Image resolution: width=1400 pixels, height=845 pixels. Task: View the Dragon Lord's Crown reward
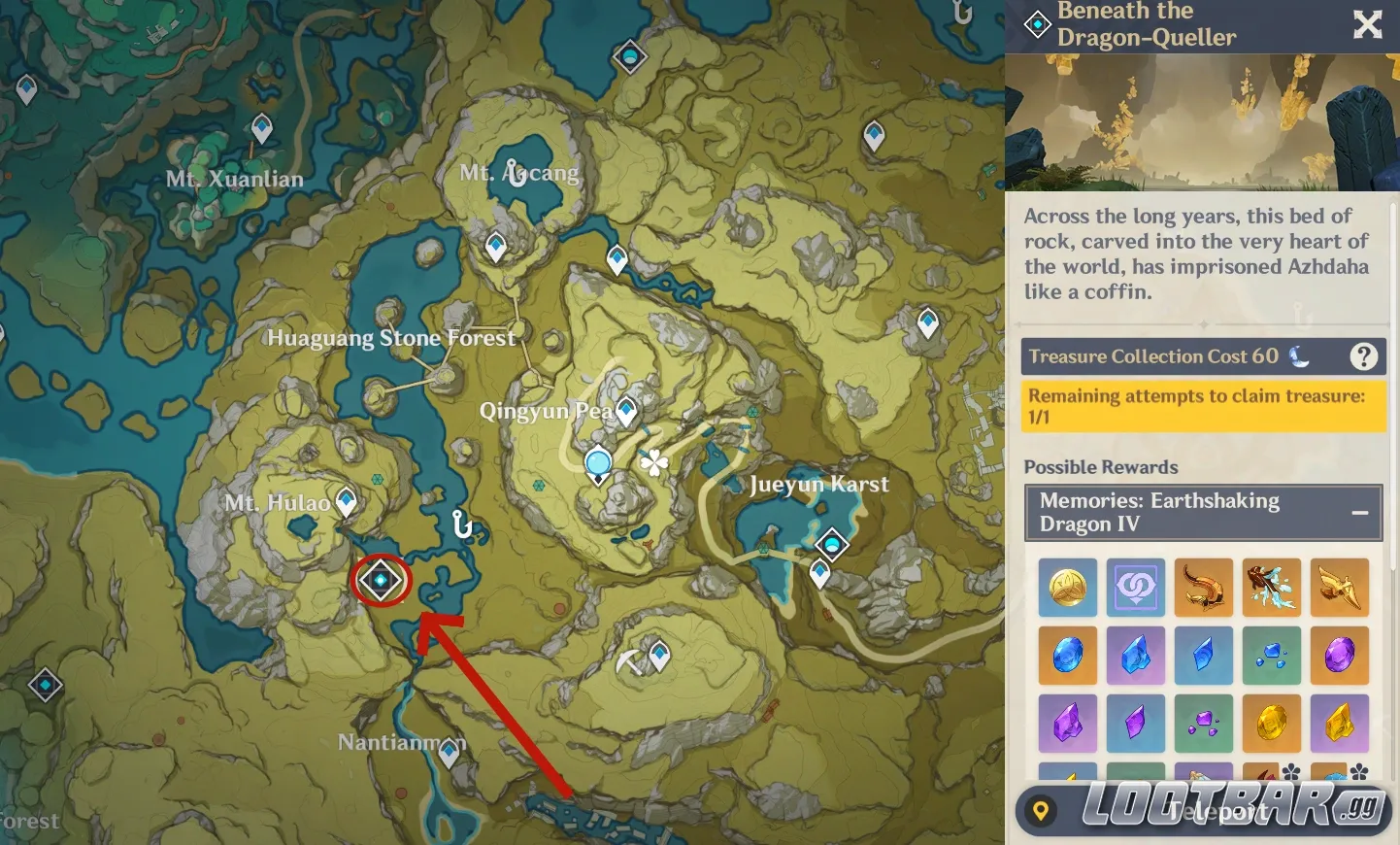[x=1203, y=588]
